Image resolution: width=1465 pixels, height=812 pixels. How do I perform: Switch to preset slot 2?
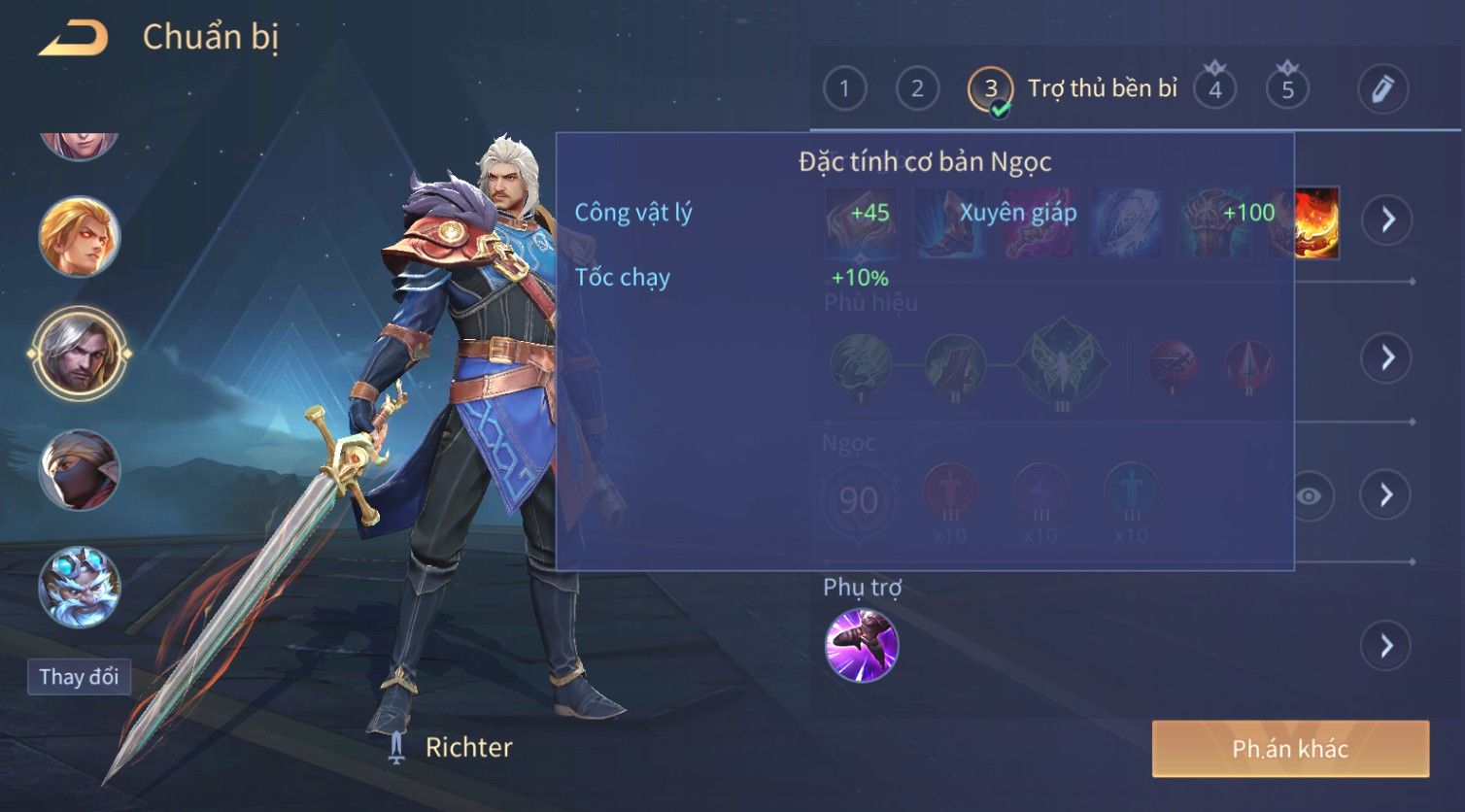point(917,89)
